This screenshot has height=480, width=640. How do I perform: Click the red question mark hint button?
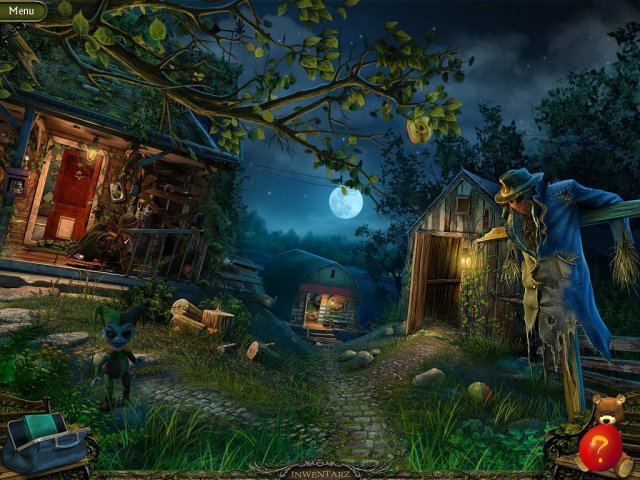click(x=599, y=448)
